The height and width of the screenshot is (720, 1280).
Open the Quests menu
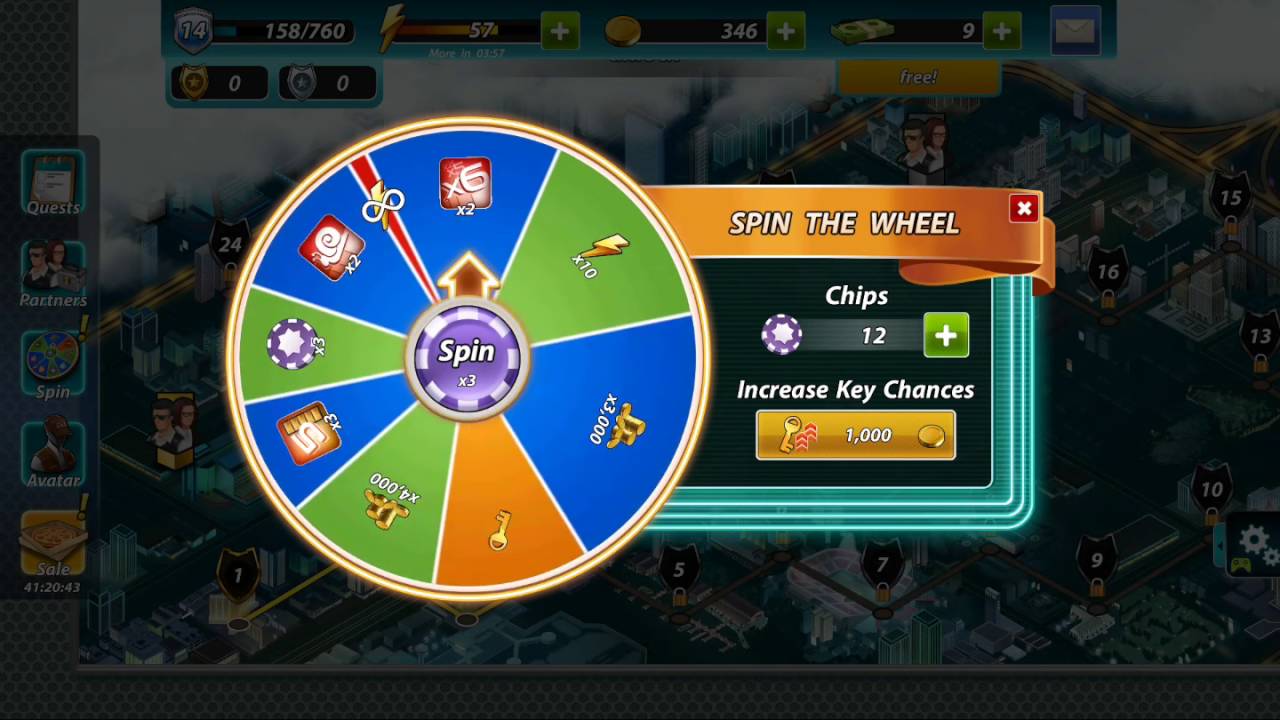click(53, 183)
